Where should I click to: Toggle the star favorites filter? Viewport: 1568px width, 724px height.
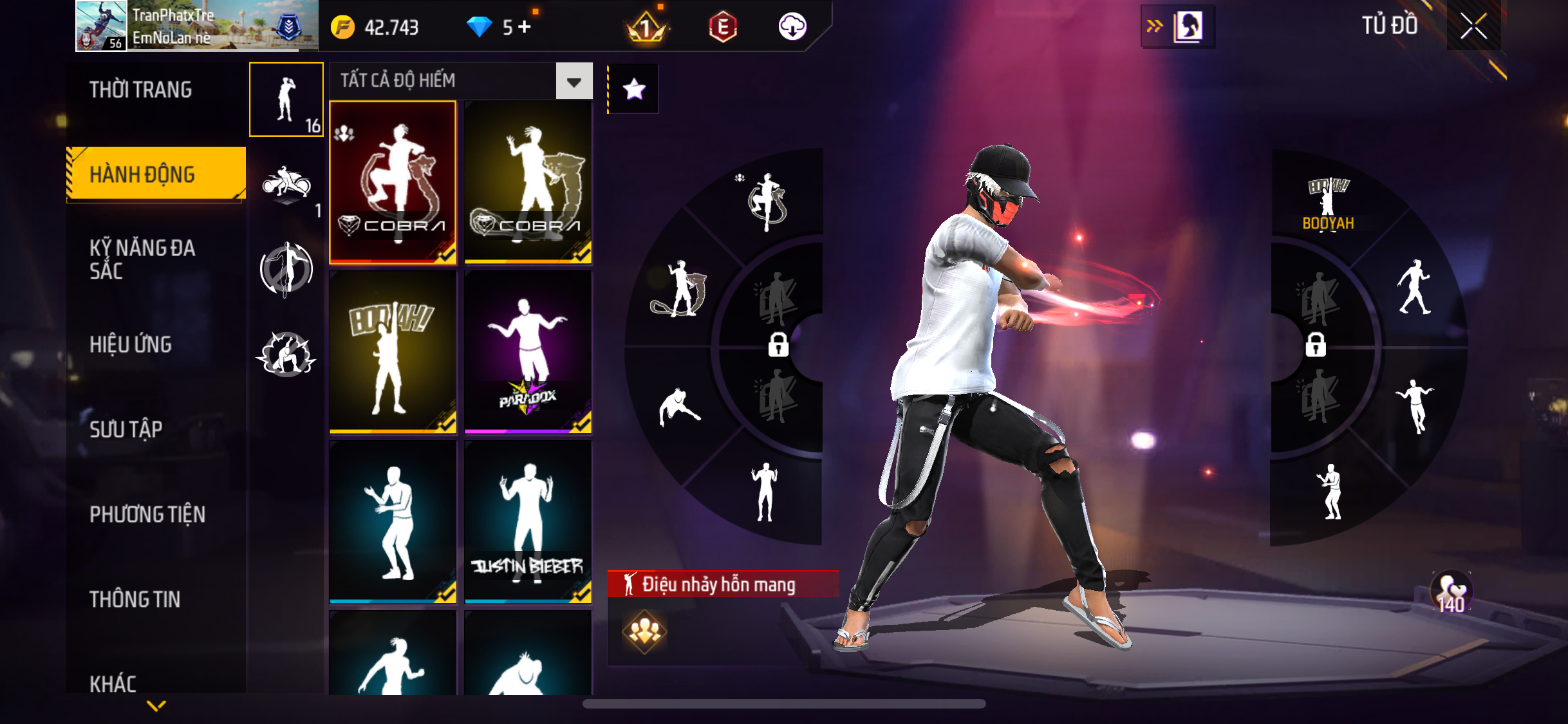coord(634,89)
